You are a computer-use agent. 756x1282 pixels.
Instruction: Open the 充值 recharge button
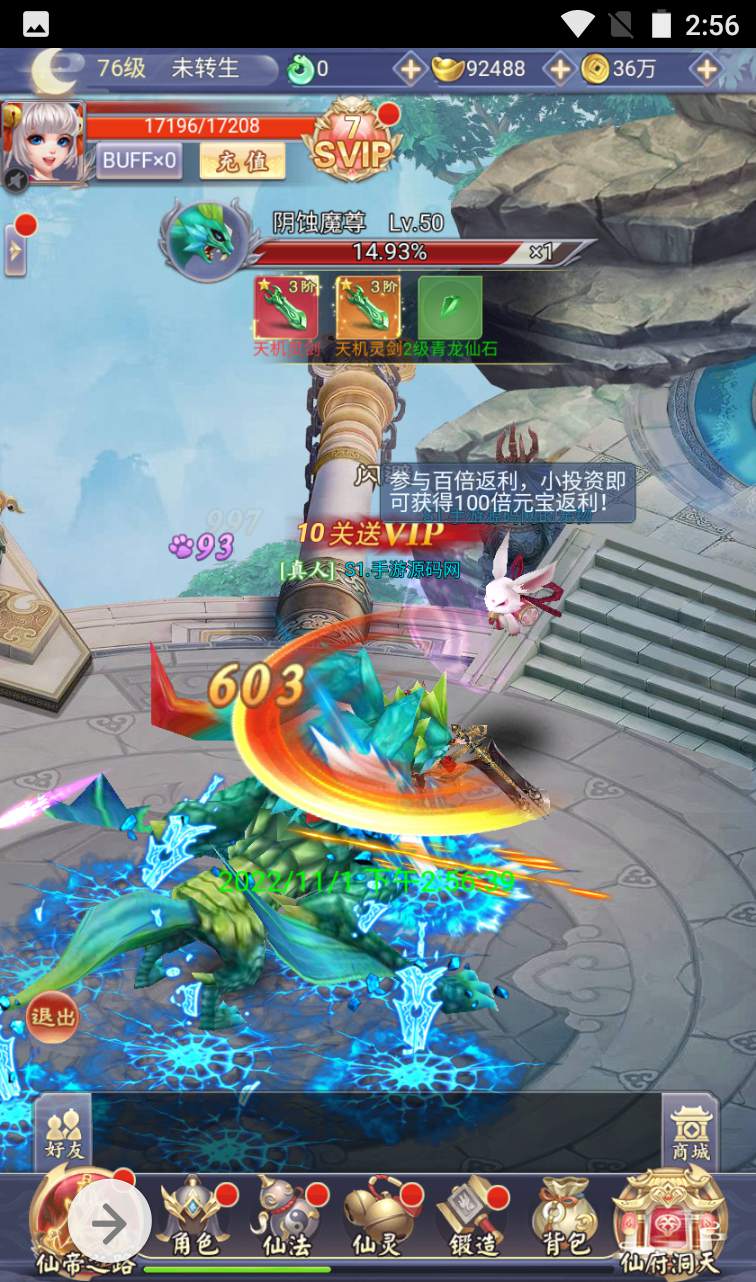(242, 160)
